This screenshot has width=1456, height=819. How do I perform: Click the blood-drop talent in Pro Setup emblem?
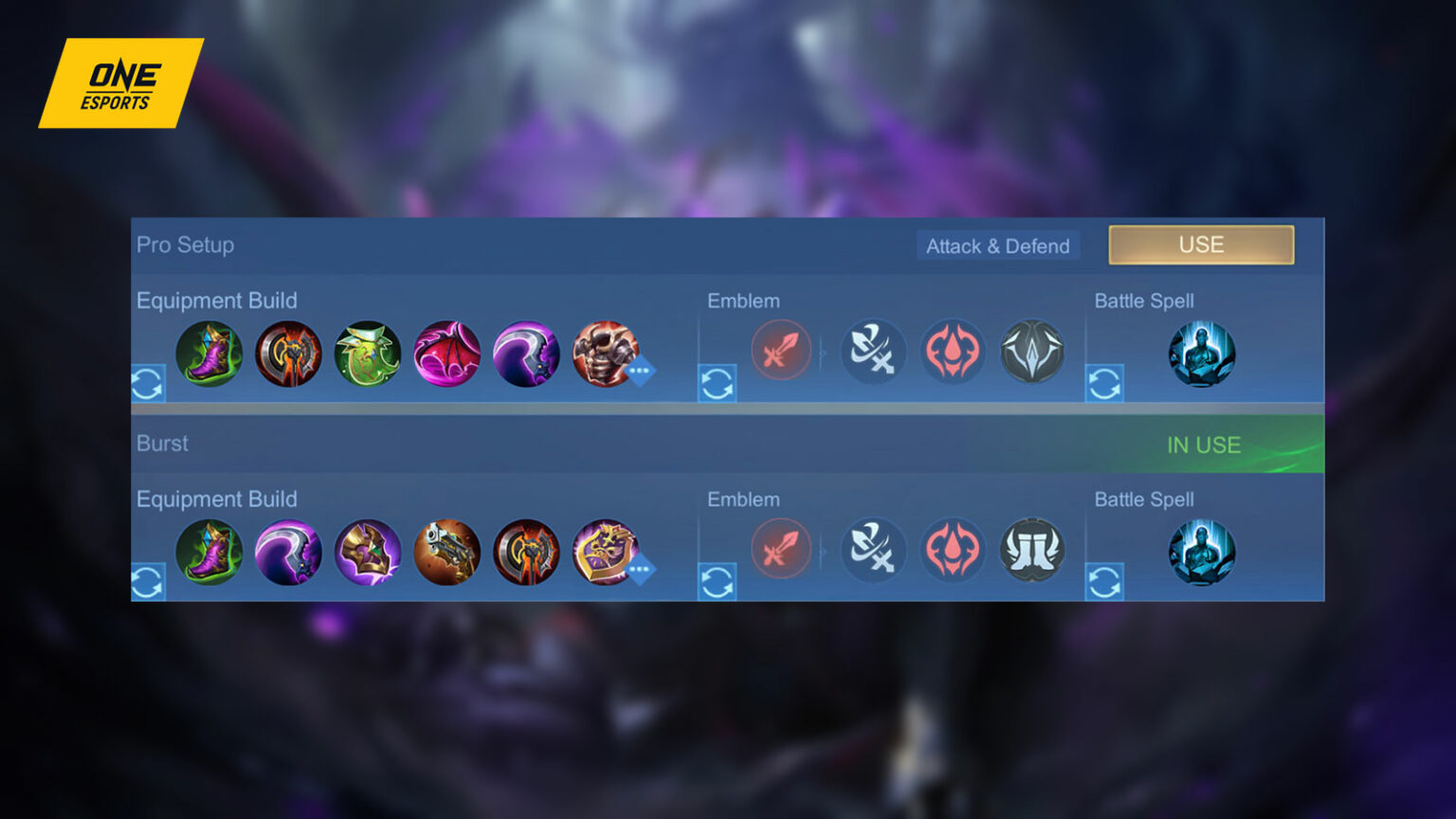(953, 352)
